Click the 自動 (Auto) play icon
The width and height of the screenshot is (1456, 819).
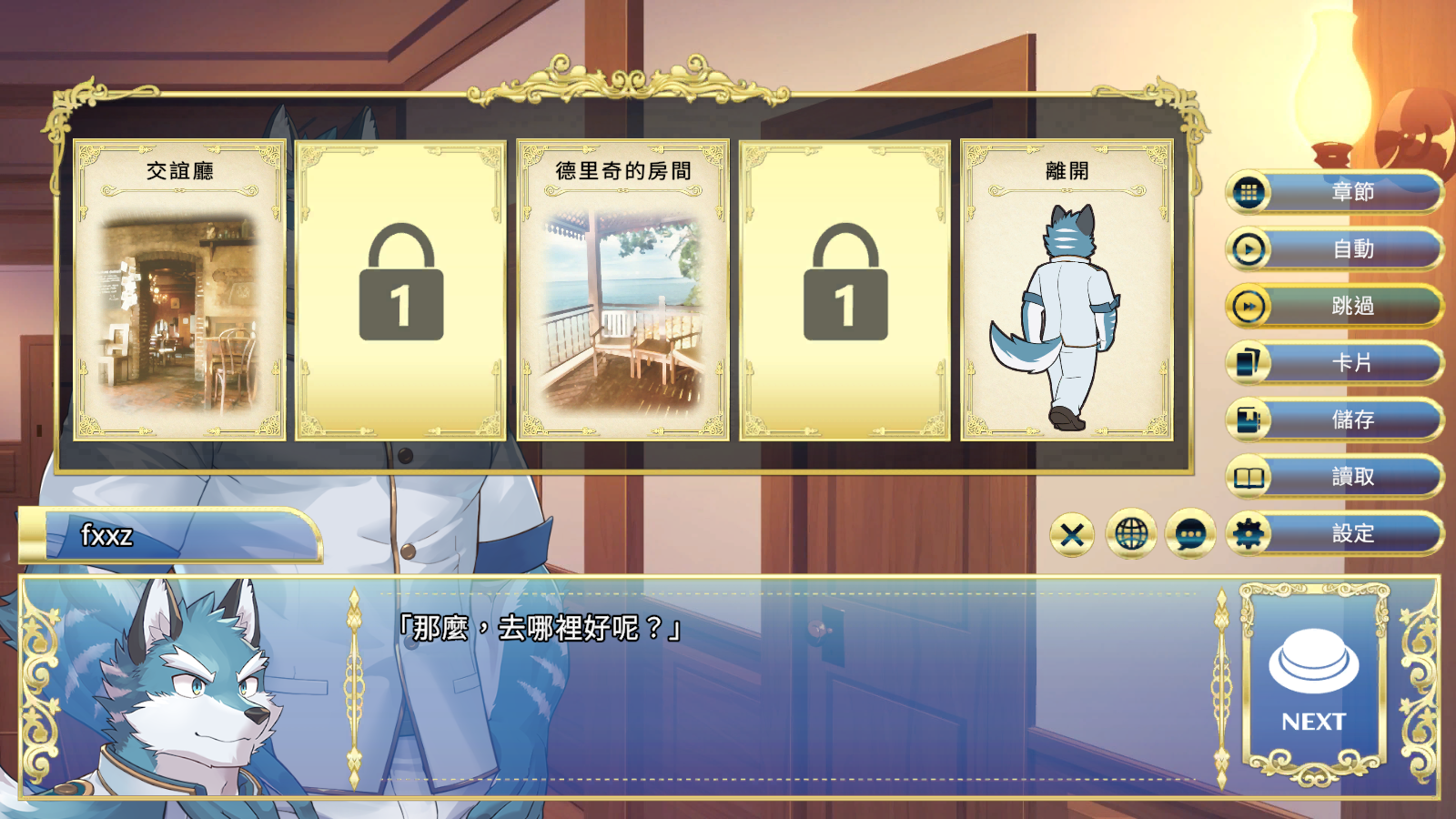[x=1248, y=249]
